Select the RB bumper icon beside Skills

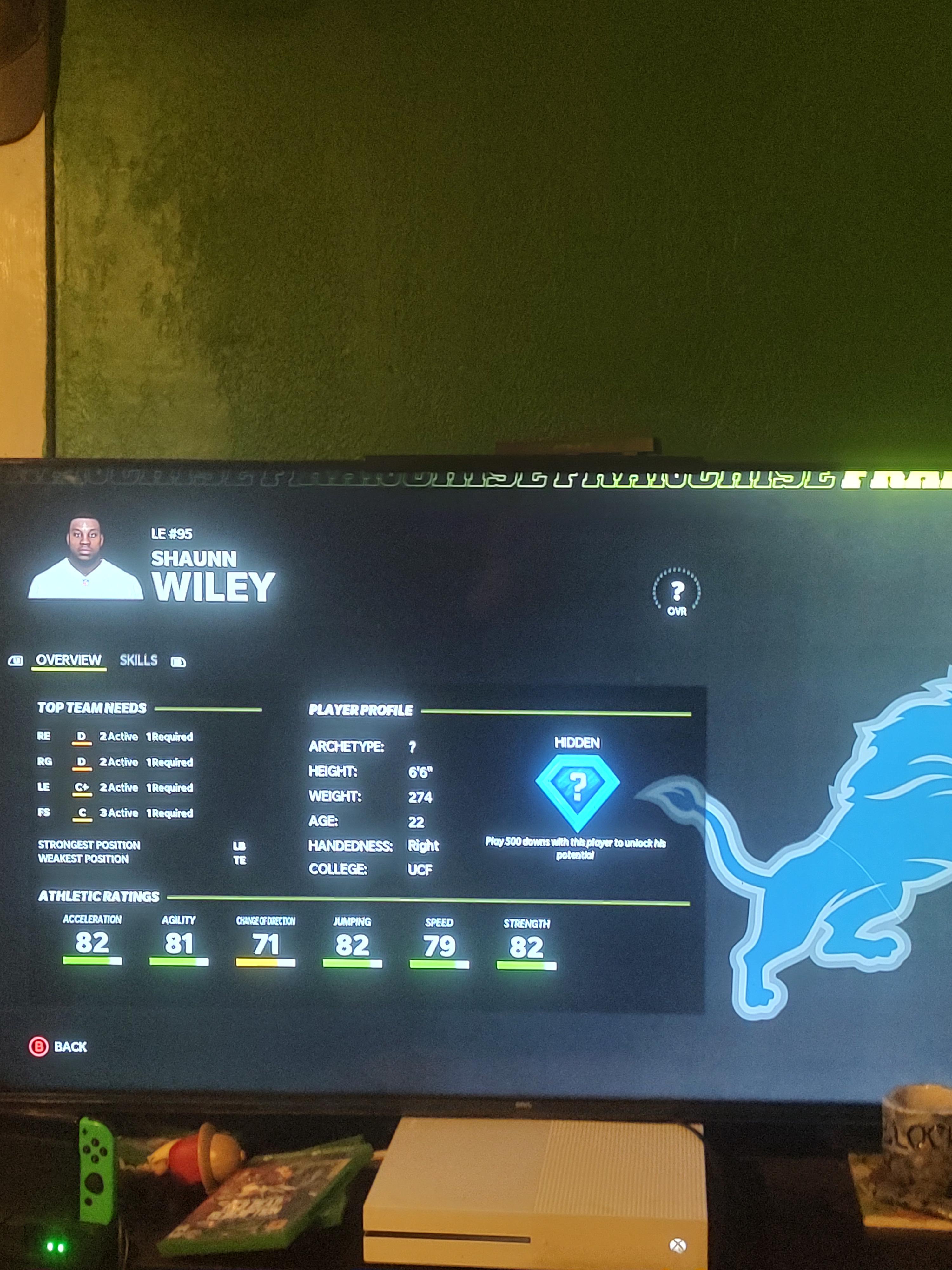tap(178, 661)
